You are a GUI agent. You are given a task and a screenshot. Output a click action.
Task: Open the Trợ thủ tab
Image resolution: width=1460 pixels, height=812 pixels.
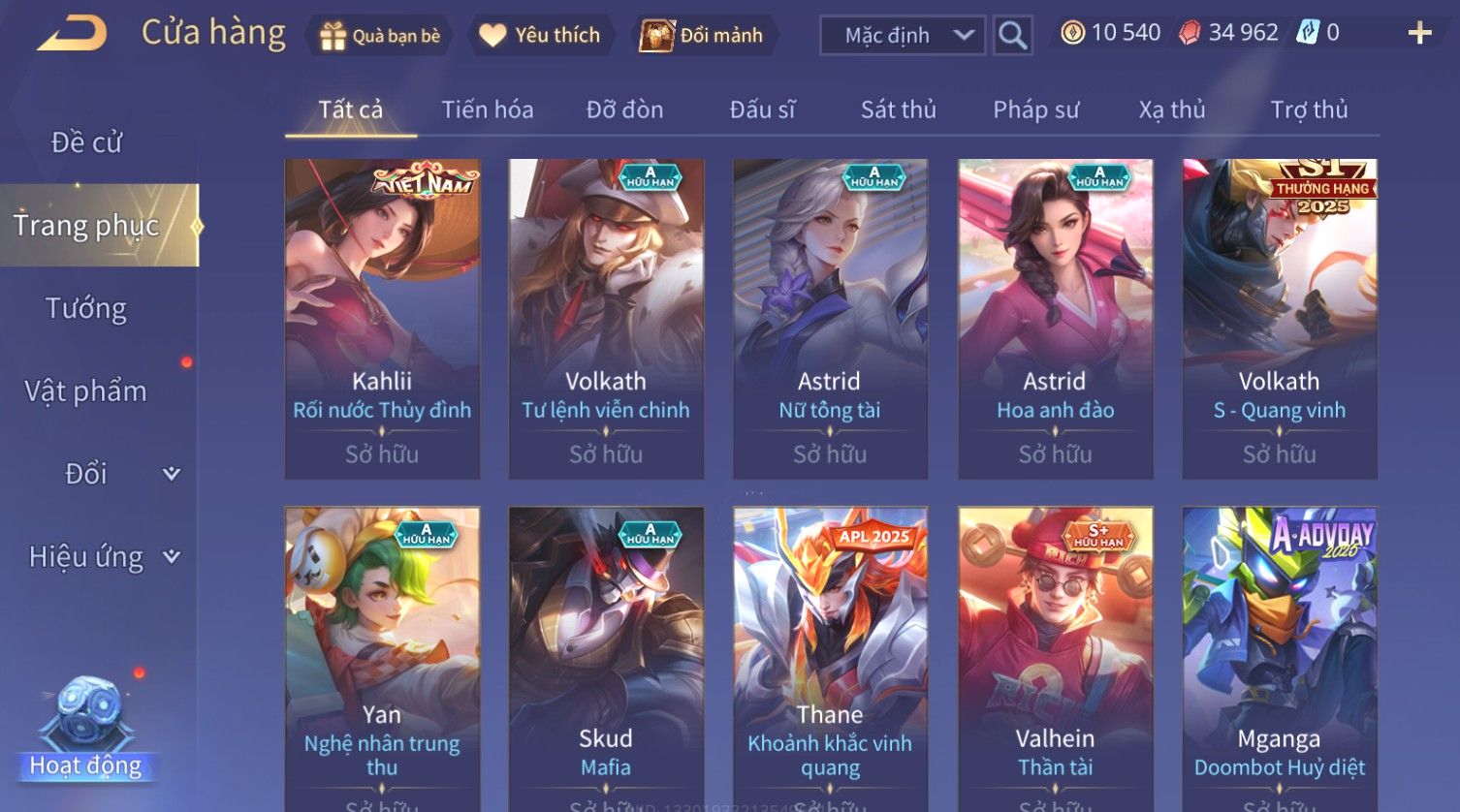pos(1309,109)
